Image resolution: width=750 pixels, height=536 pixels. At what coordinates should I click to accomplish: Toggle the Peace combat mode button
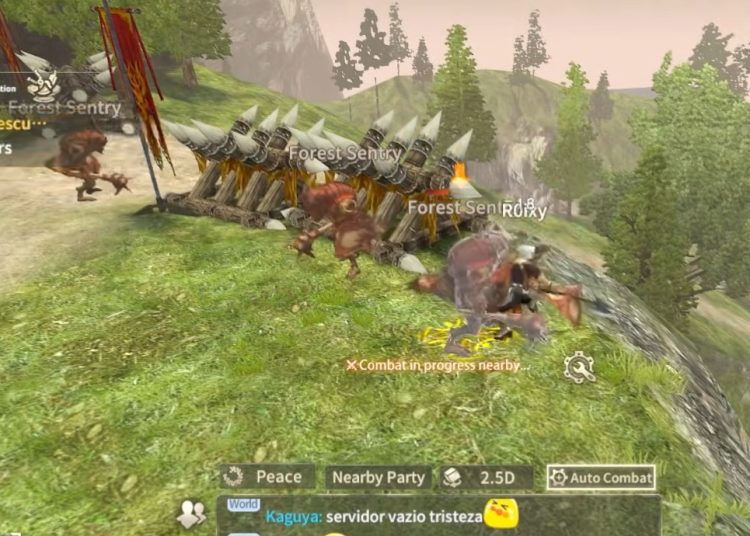point(268,478)
